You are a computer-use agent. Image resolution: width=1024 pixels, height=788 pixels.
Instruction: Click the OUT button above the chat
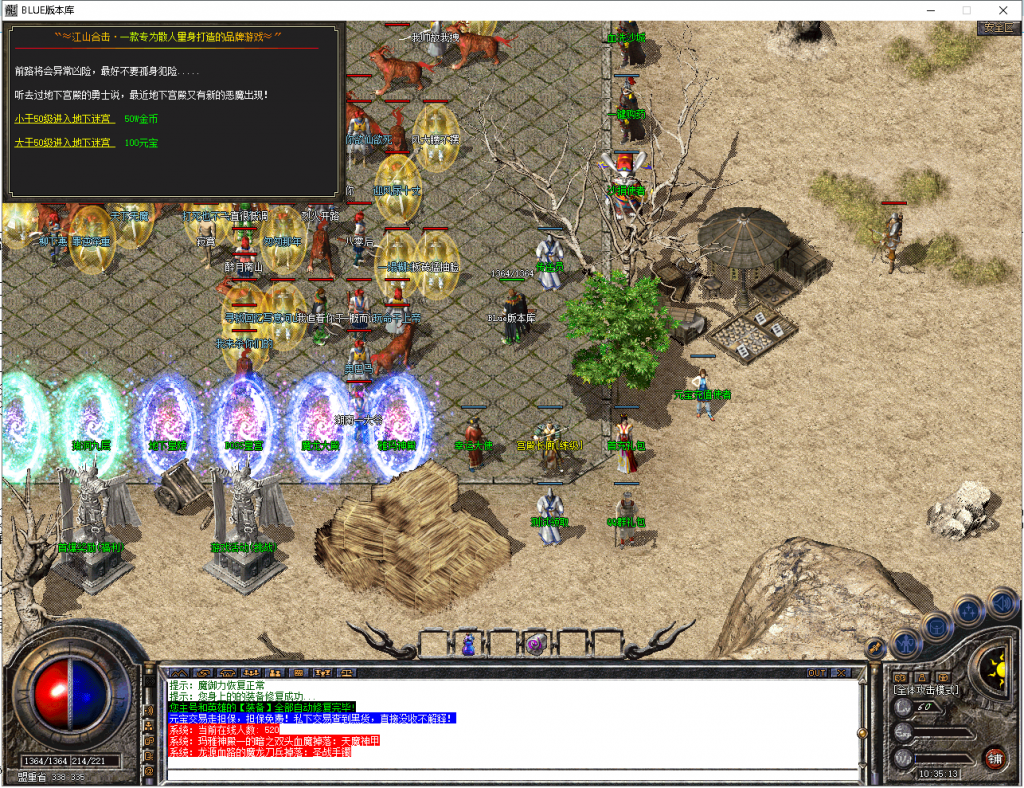818,673
